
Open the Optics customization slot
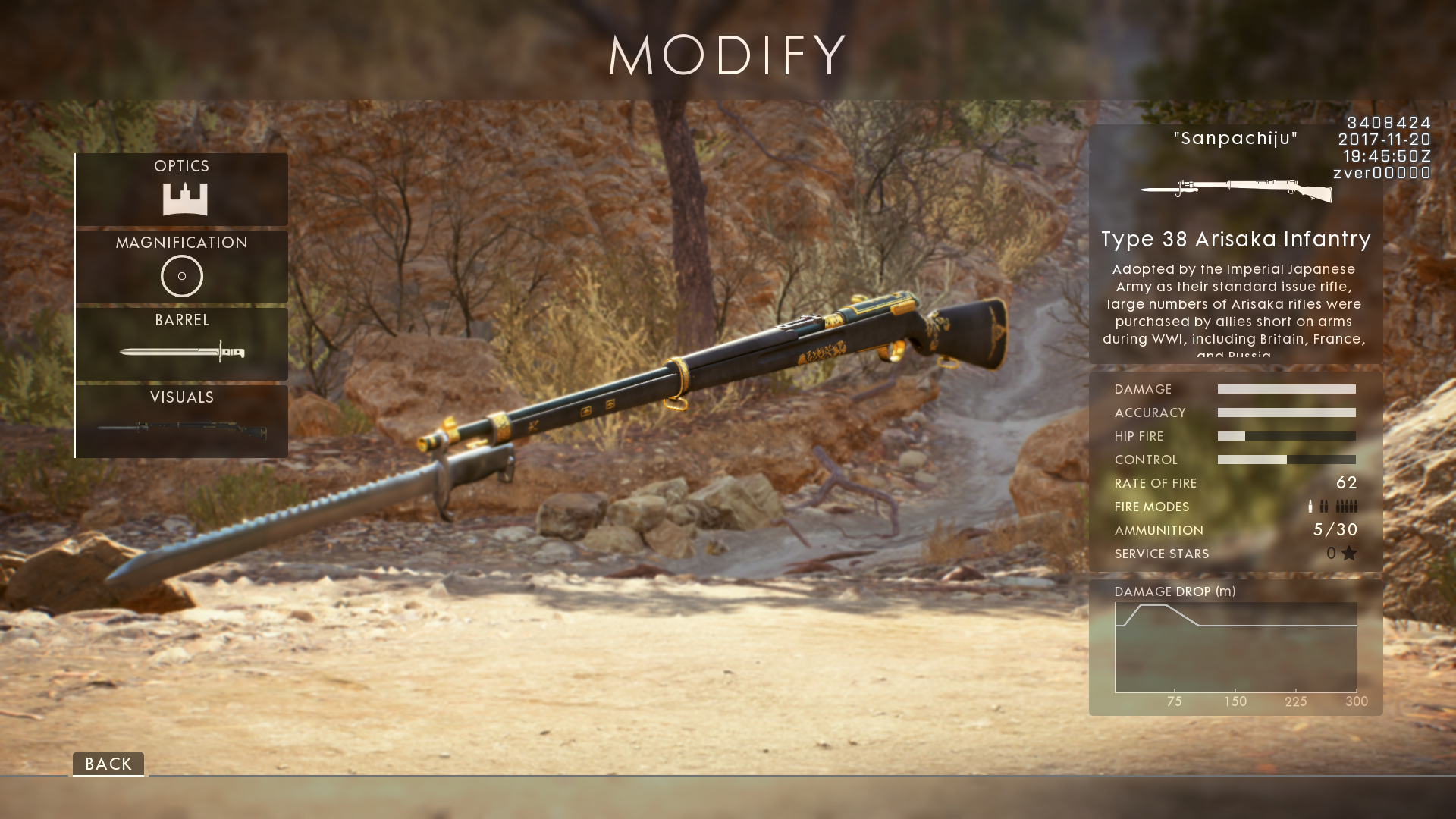pos(182,190)
